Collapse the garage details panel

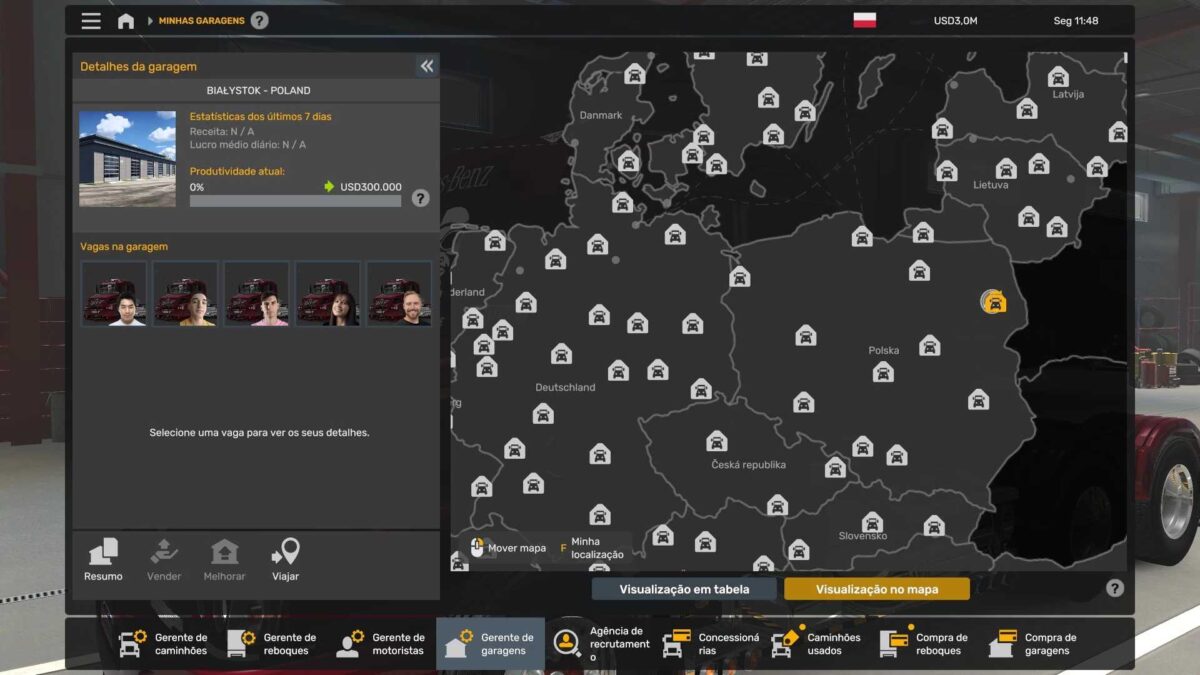427,66
